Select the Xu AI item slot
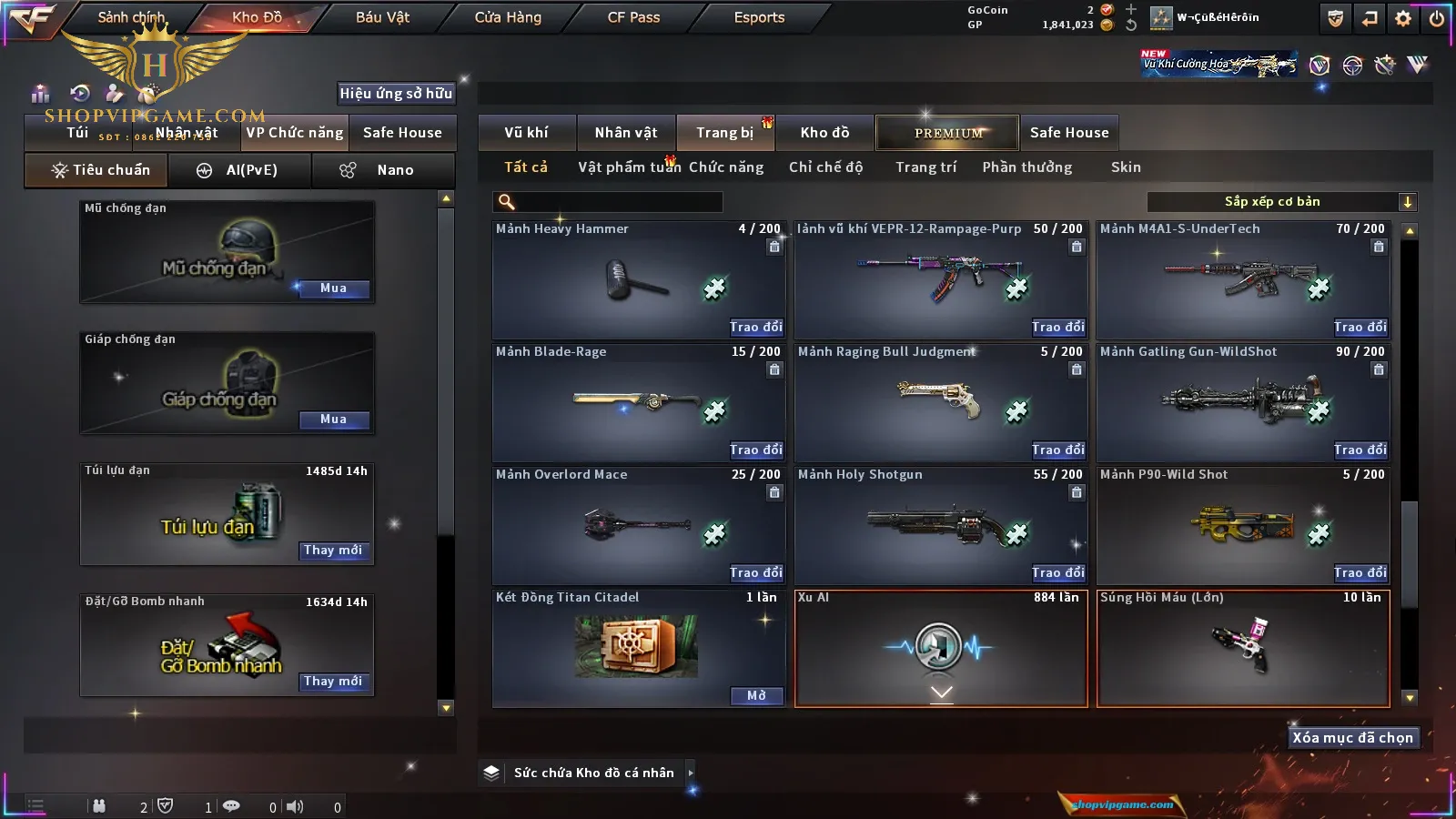 (x=941, y=648)
